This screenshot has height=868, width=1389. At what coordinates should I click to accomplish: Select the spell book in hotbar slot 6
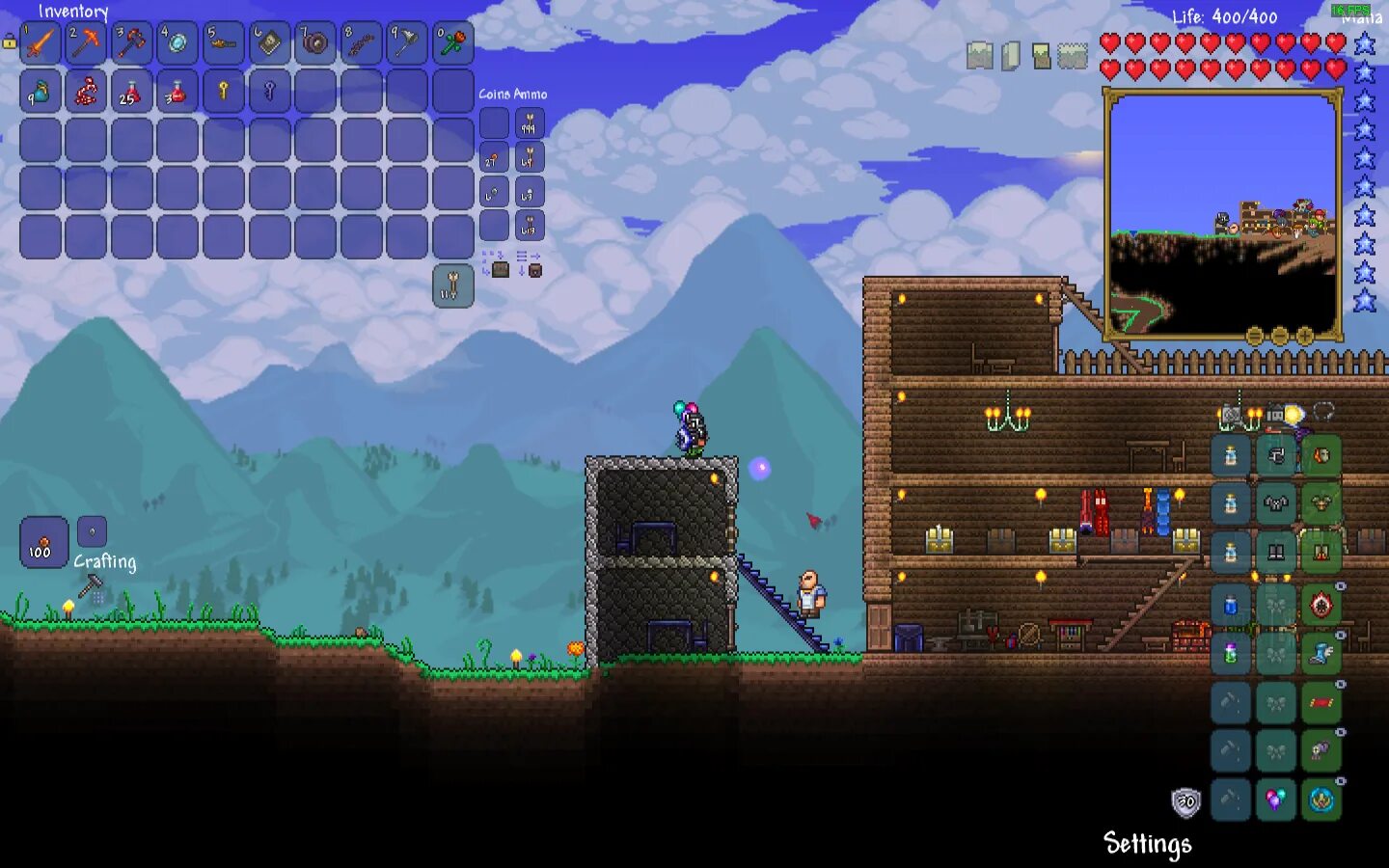(269, 43)
